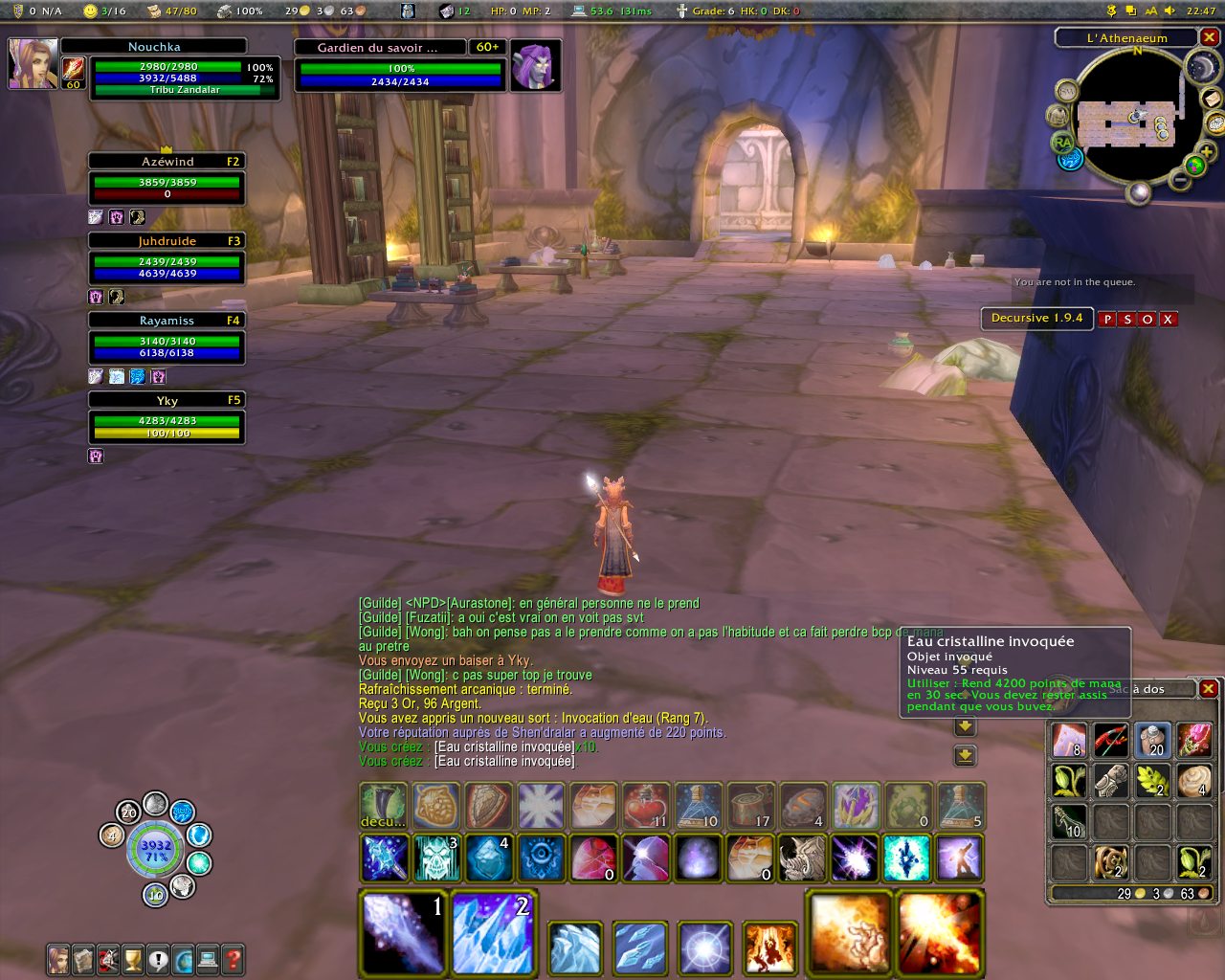This screenshot has width=1225, height=980.
Task: Select the Rayamiss party frame
Action: (x=167, y=340)
